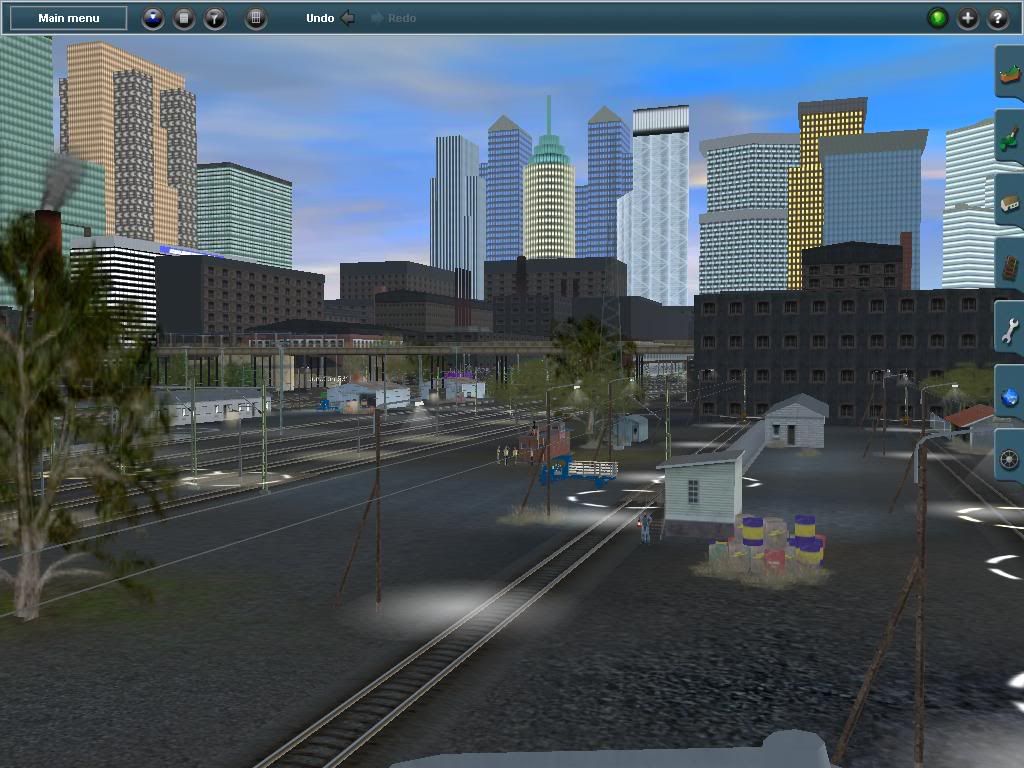Screen dimensions: 1024x768
Task: Open the wheel-shaped tab
Action: click(1009, 460)
